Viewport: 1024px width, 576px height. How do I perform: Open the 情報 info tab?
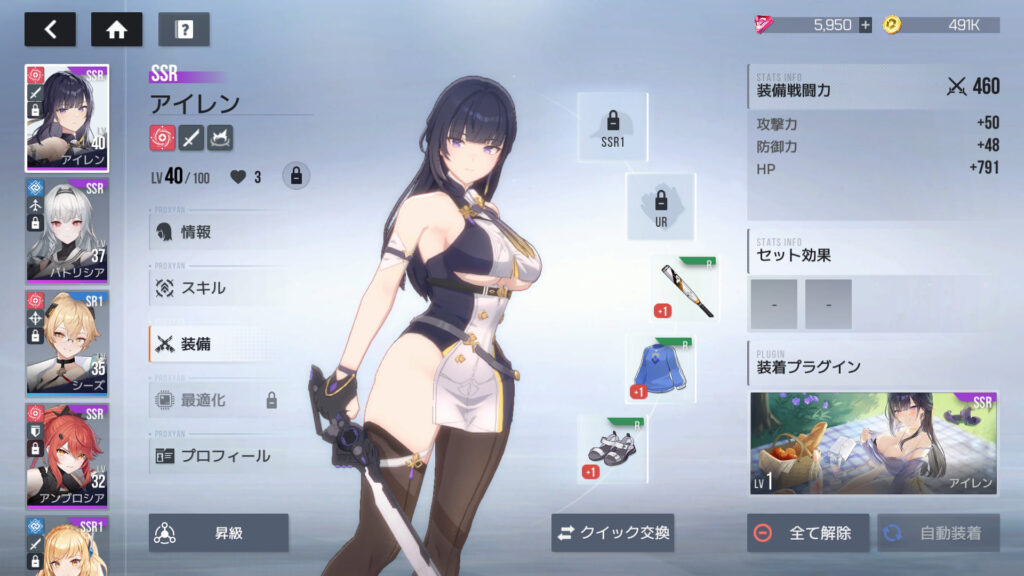tap(216, 232)
